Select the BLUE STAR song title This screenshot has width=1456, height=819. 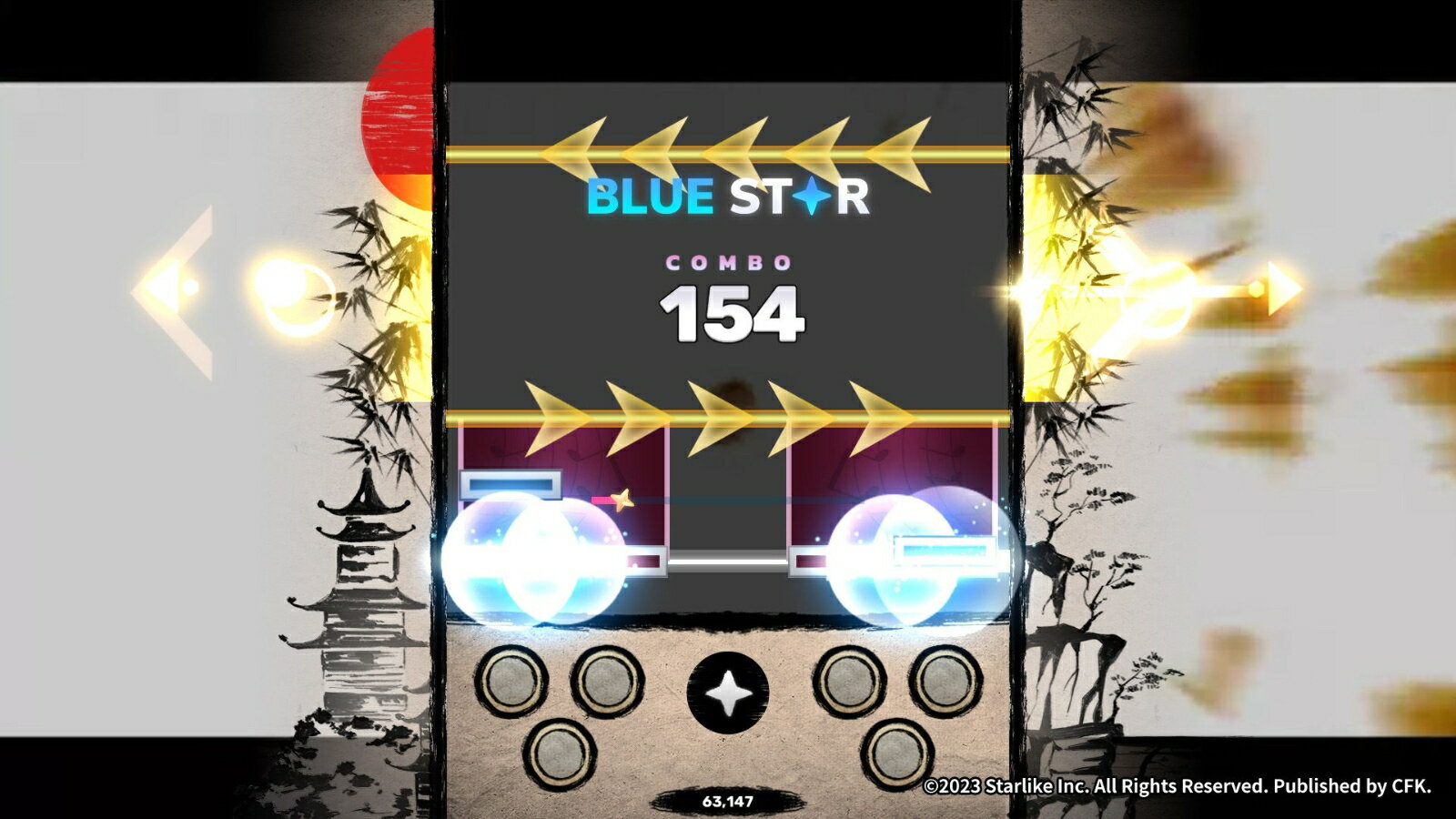tap(728, 193)
